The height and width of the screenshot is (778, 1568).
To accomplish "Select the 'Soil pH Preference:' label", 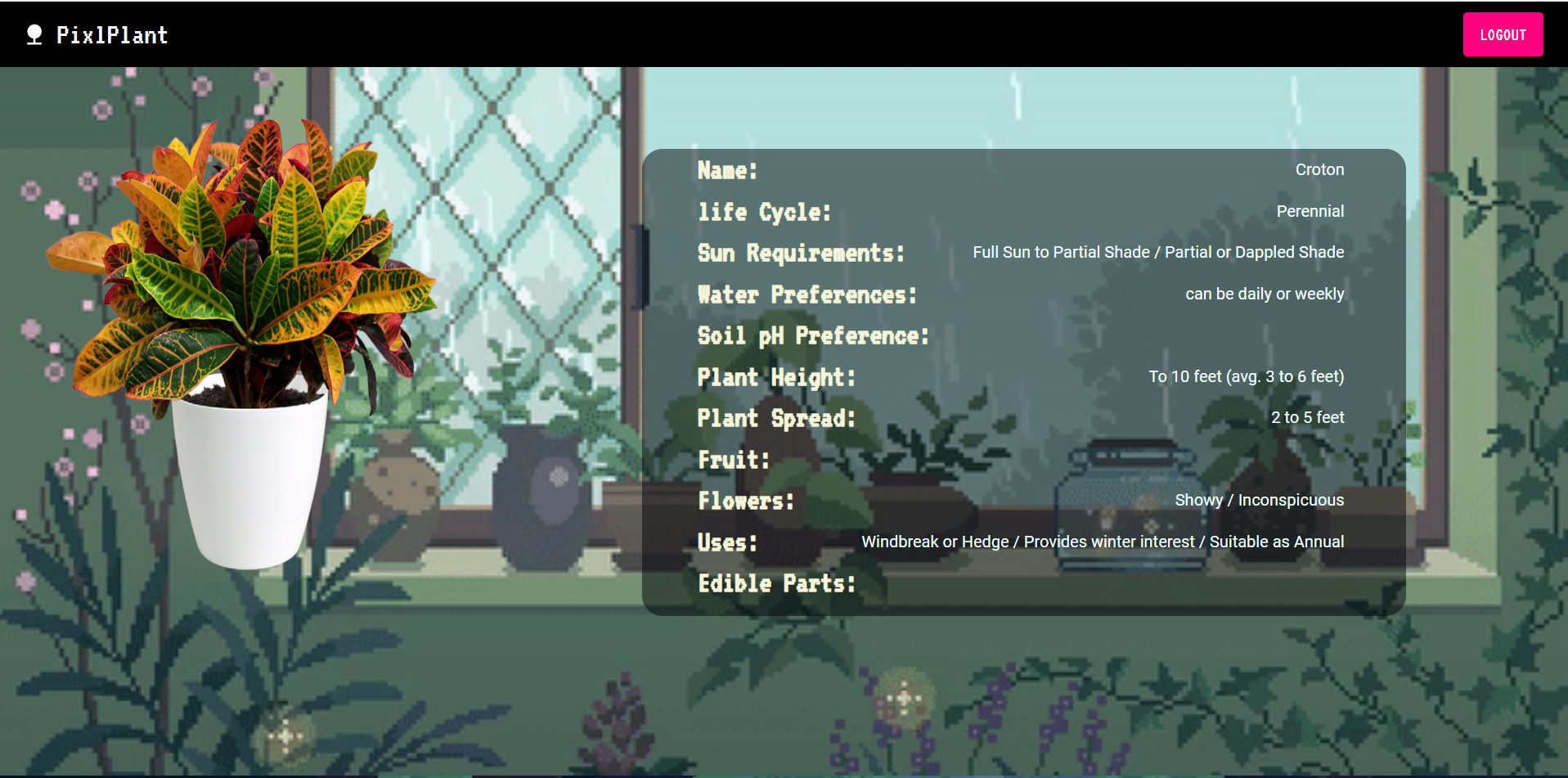I will (812, 335).
